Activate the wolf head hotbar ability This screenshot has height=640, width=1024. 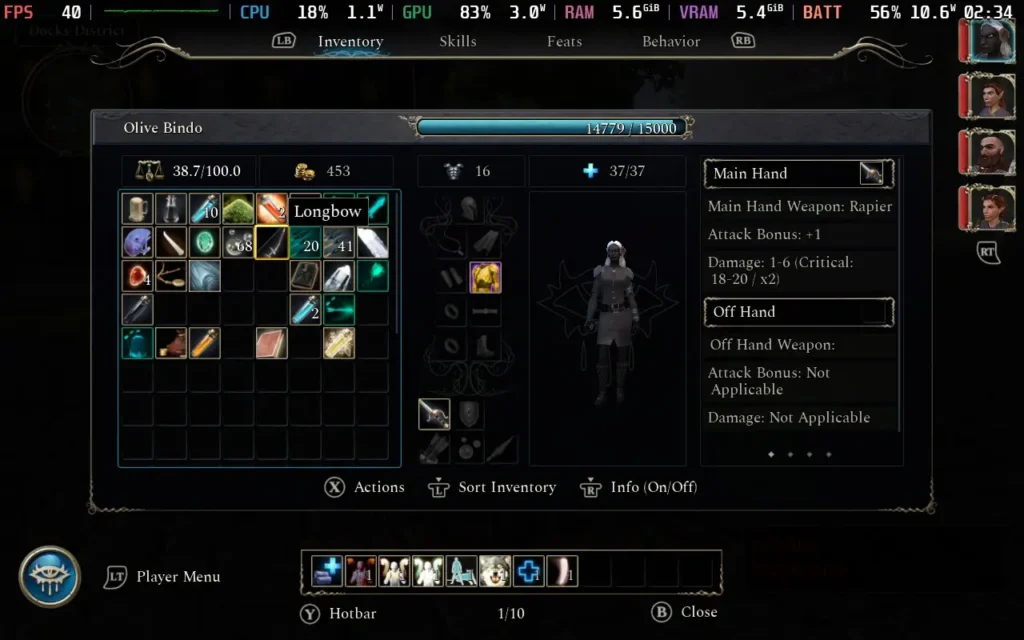pos(494,571)
